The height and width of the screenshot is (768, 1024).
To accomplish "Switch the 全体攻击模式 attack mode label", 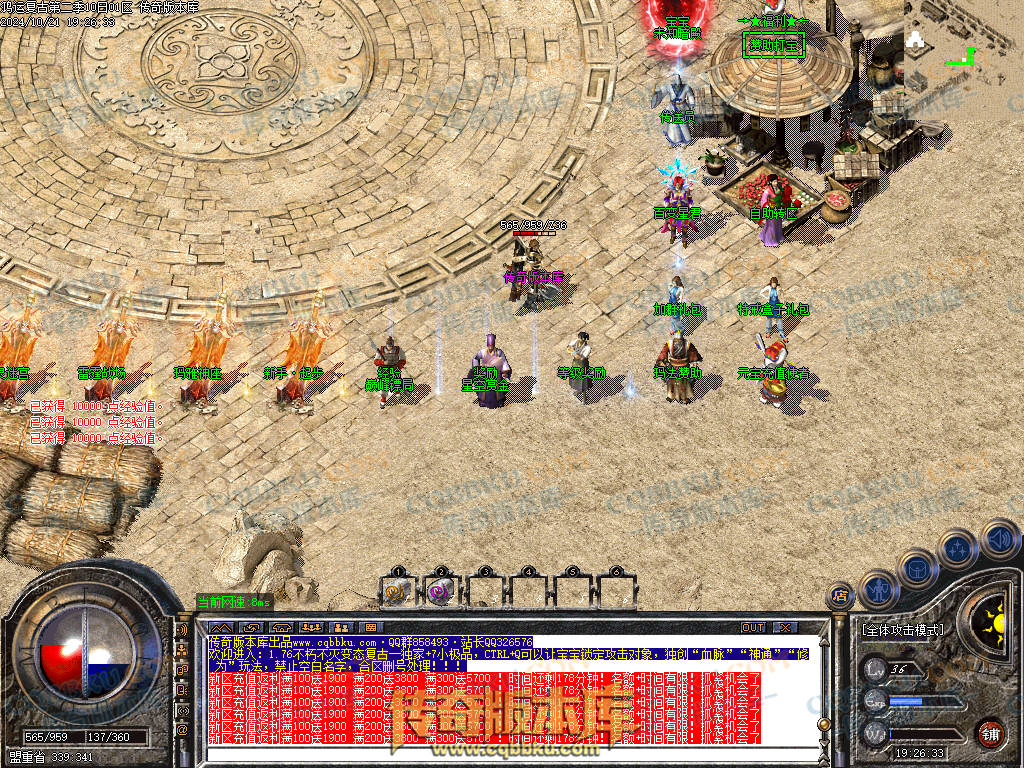I will [x=901, y=630].
